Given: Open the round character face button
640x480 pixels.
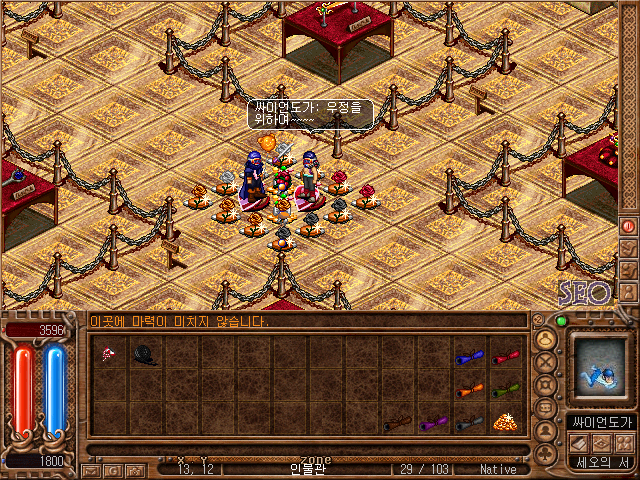Looking at the screenshot, I should coord(546,338).
